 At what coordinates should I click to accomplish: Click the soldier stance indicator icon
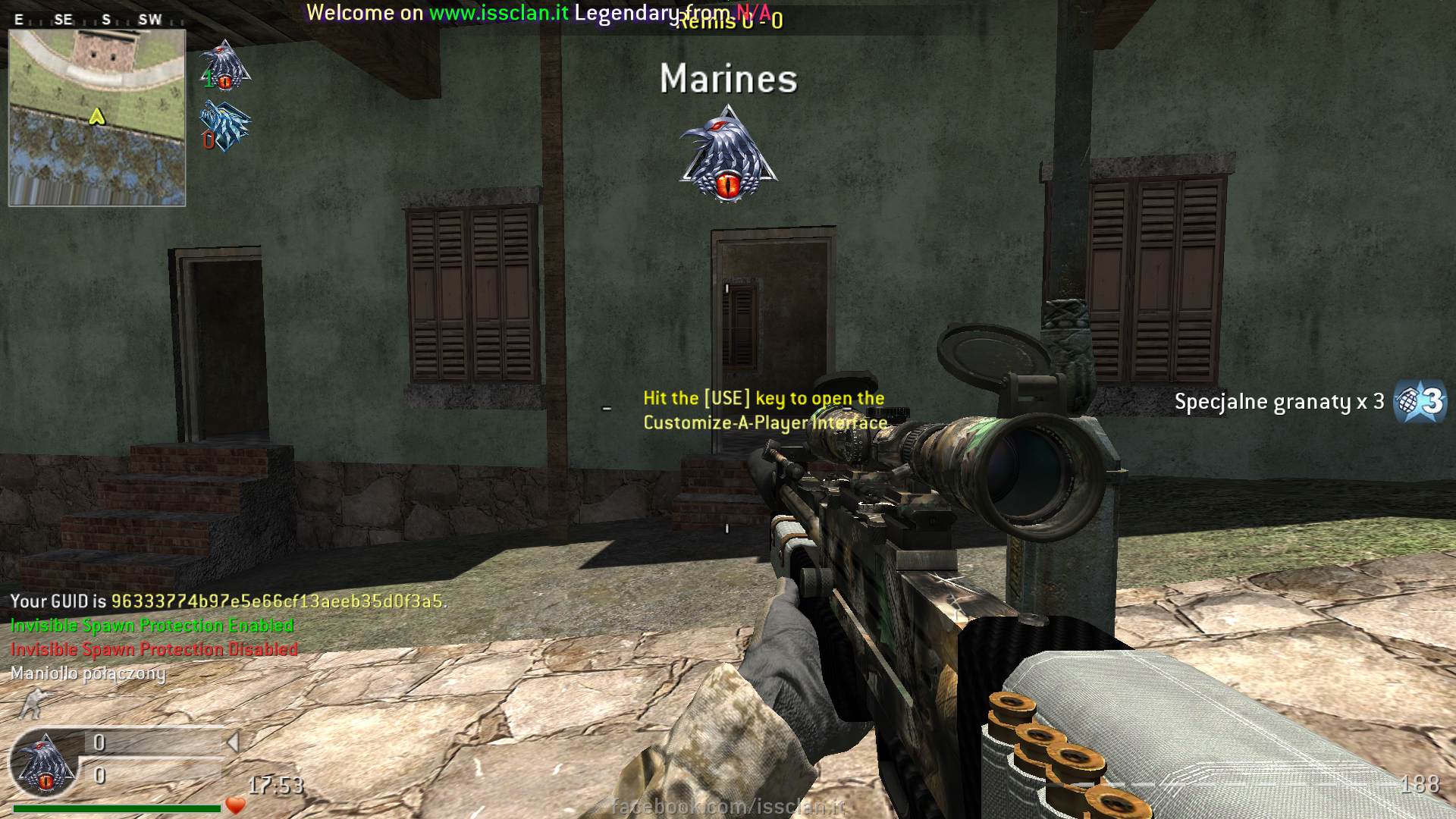click(32, 703)
